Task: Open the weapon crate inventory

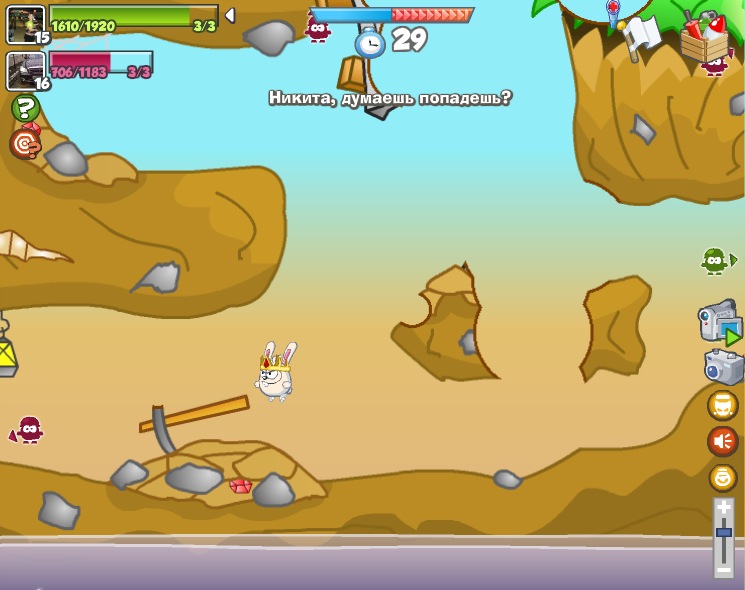Action: click(x=704, y=38)
